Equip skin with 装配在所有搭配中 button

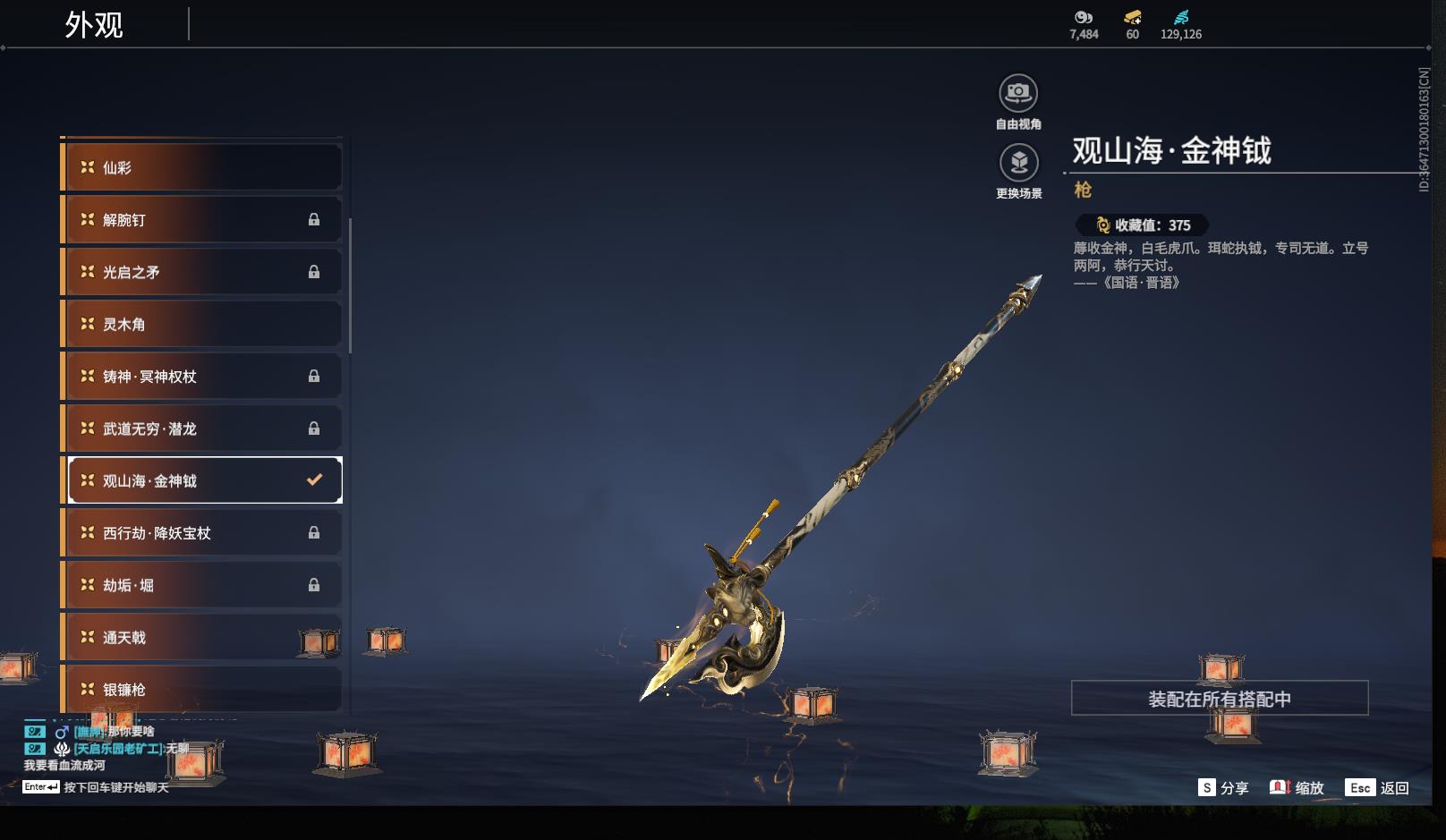pyautogui.click(x=1220, y=699)
